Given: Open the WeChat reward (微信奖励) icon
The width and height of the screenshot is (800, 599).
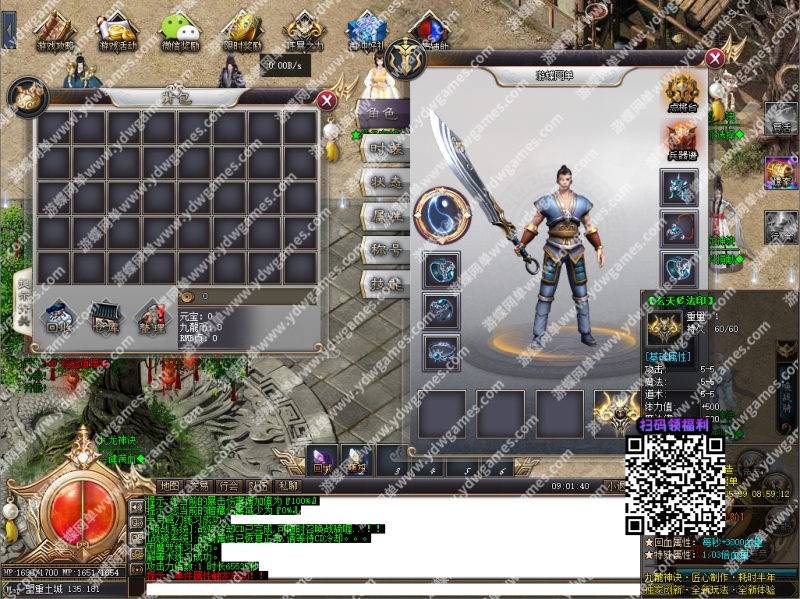Looking at the screenshot, I should [180, 30].
